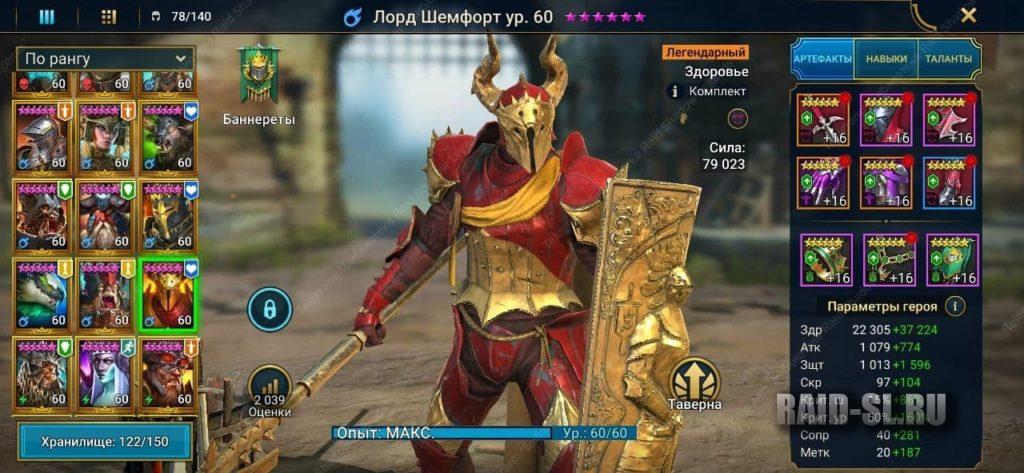Select the weapon artifact slot
This screenshot has width=1024, height=473.
pos(823,120)
